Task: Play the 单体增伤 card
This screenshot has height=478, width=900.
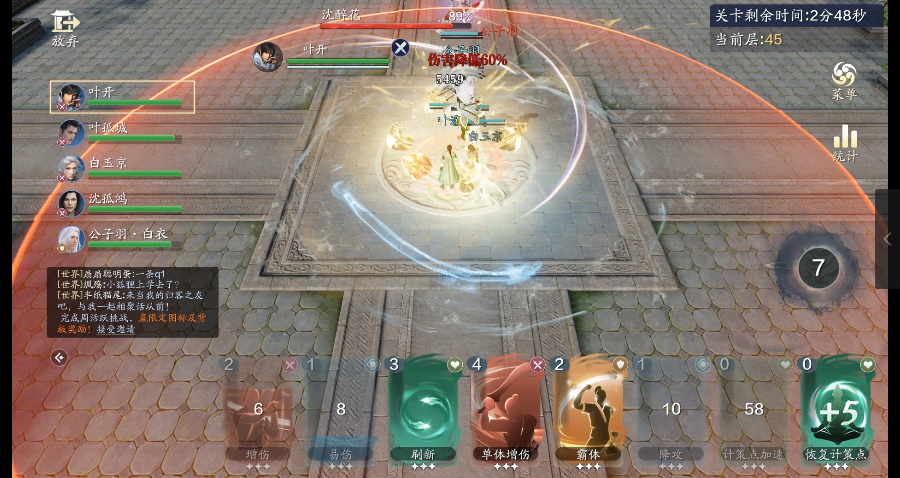Action: point(506,408)
